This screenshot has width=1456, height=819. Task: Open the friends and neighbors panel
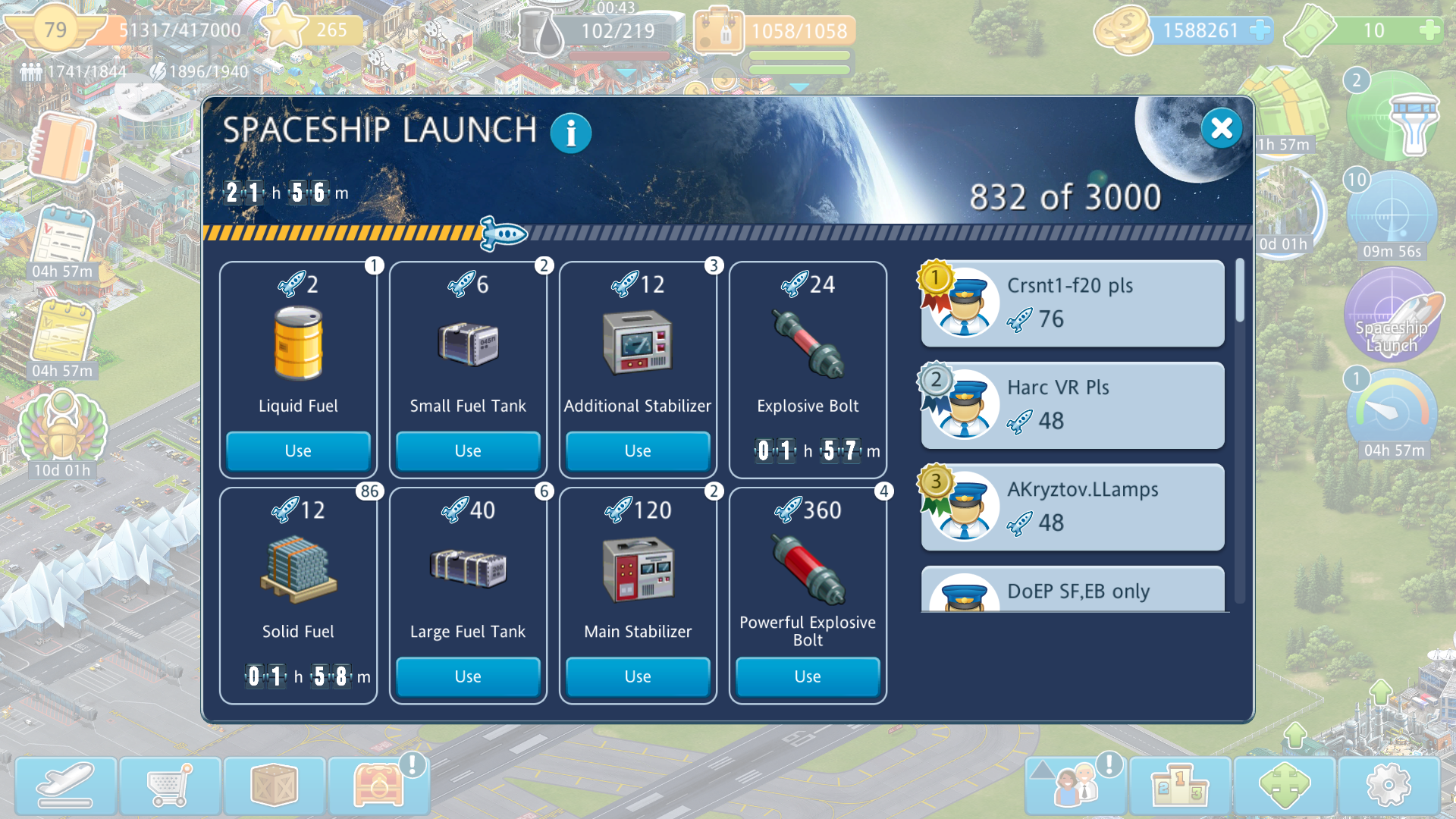click(1076, 786)
